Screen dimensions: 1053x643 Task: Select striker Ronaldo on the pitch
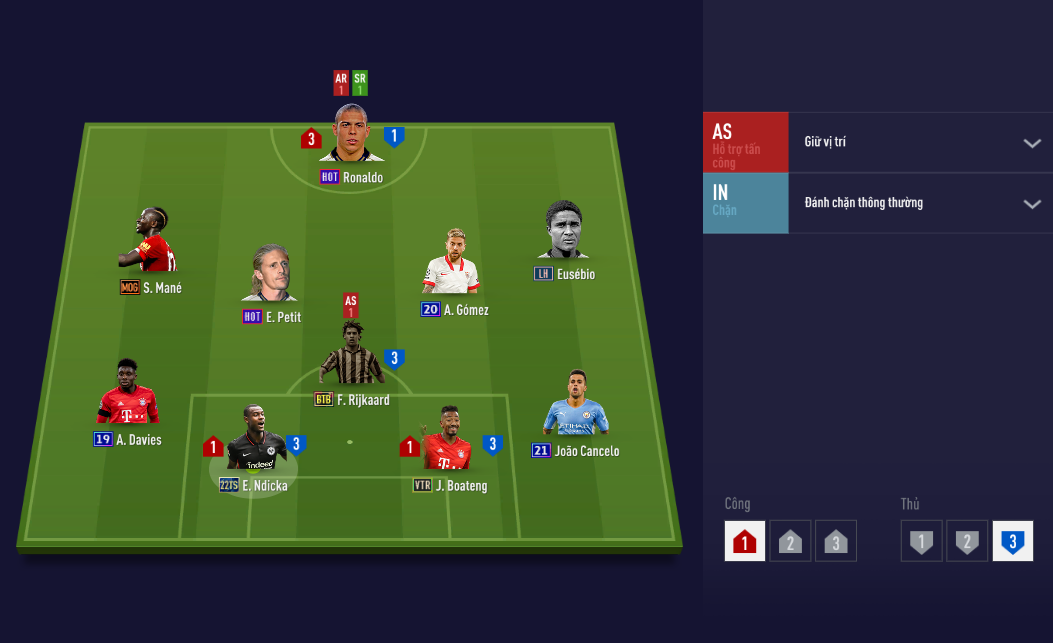point(351,135)
